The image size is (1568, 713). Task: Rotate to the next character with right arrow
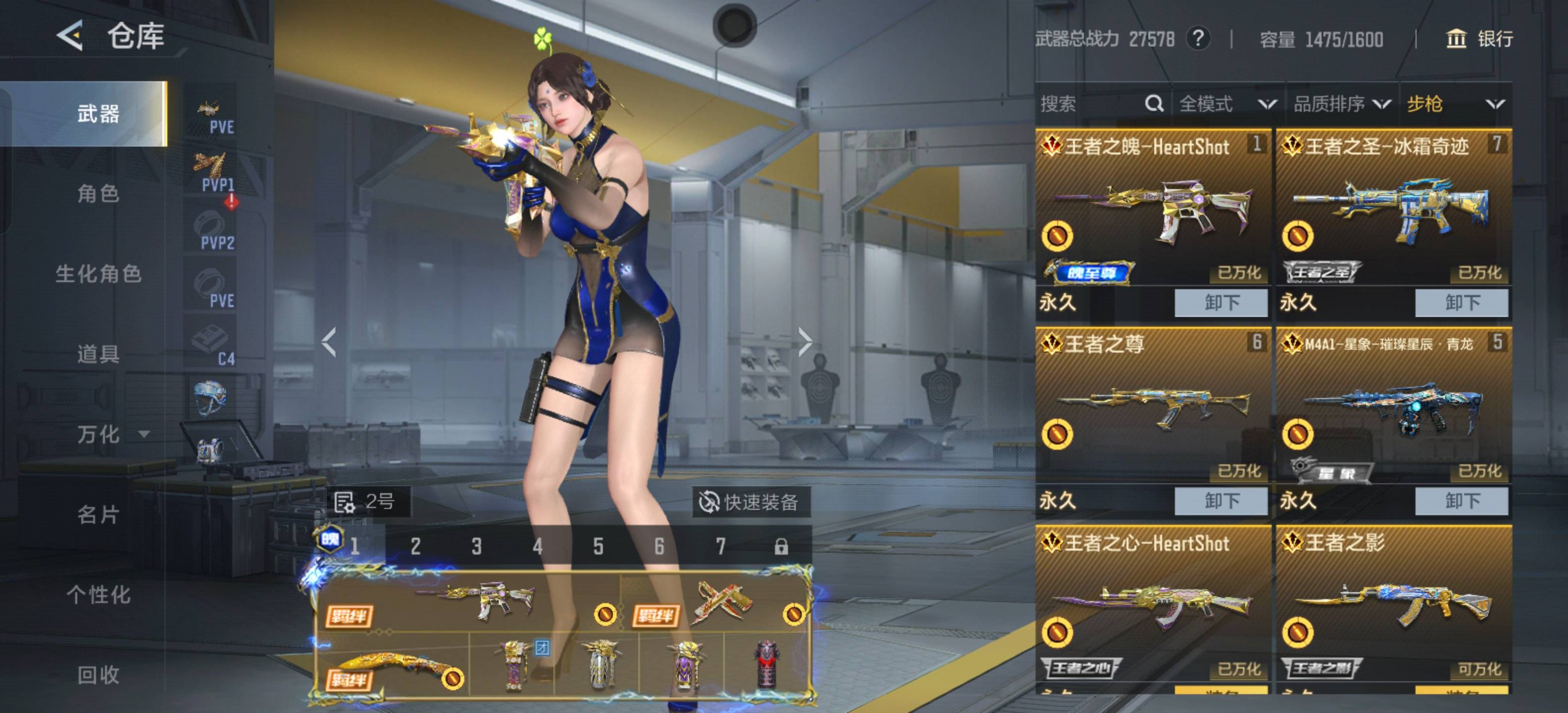tap(805, 342)
